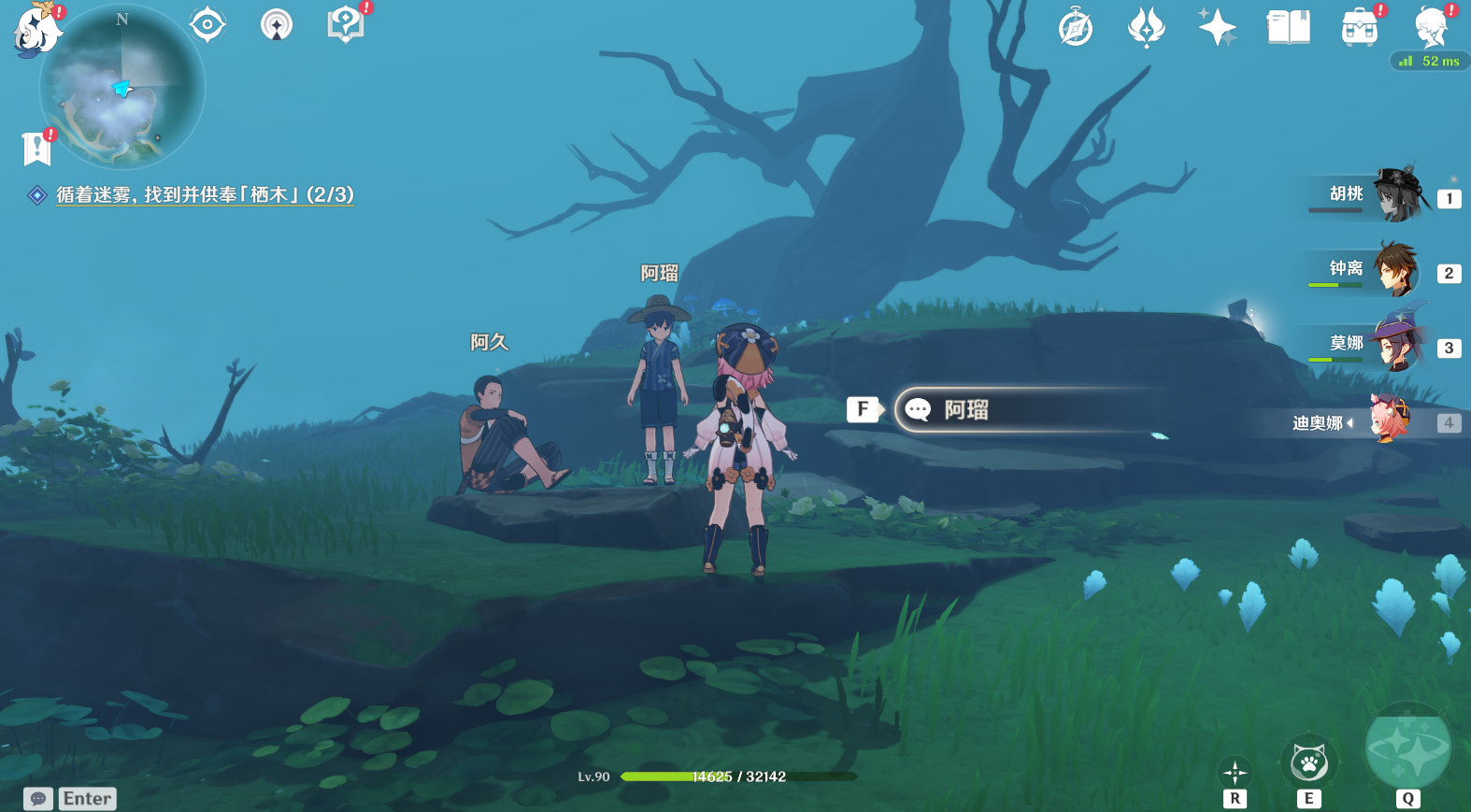Activate Diona's paw elemental skill
Image resolution: width=1471 pixels, height=812 pixels.
point(1308,764)
